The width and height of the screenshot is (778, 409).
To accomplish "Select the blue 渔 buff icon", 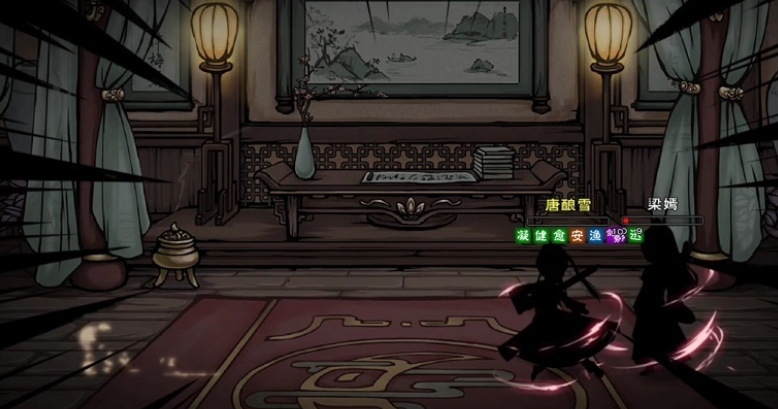I will coord(596,235).
